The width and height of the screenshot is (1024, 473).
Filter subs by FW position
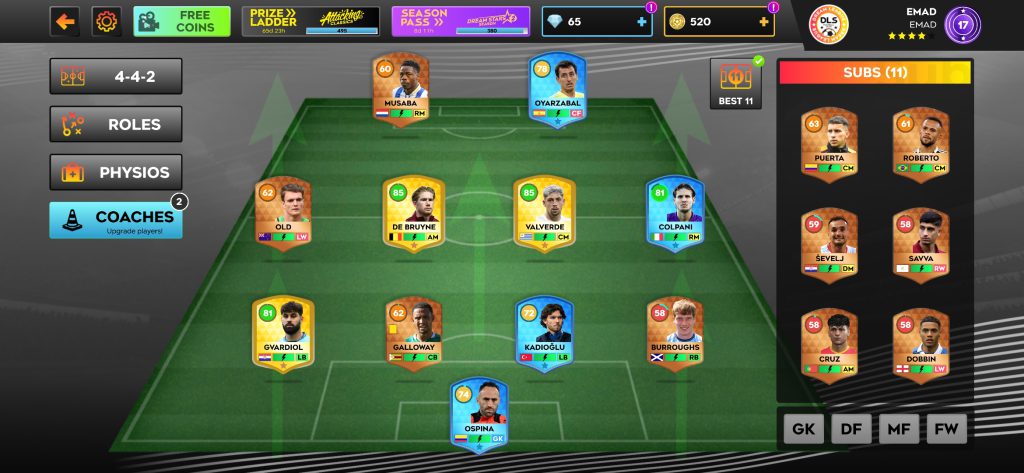(x=947, y=428)
